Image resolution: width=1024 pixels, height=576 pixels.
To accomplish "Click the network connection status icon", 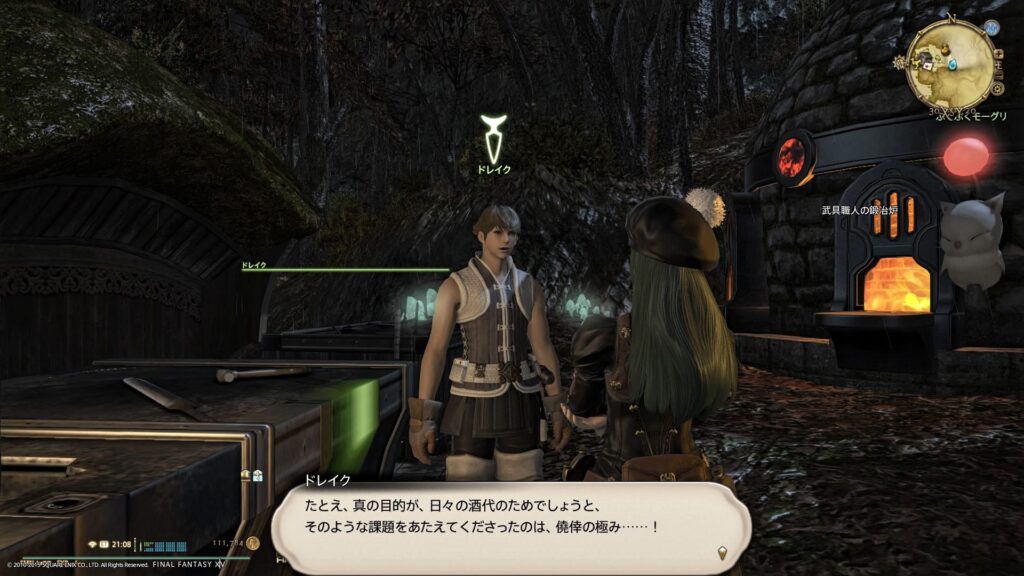I will pos(92,544).
